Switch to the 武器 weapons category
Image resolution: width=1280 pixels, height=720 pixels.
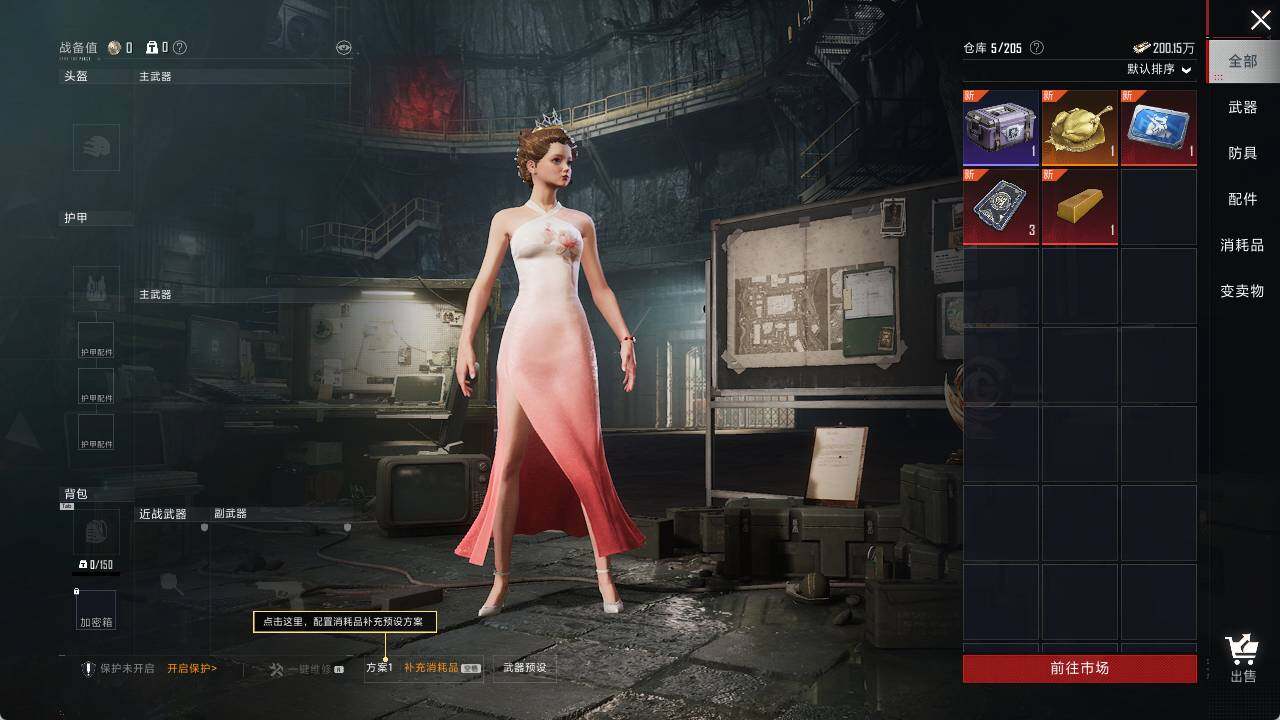1243,107
